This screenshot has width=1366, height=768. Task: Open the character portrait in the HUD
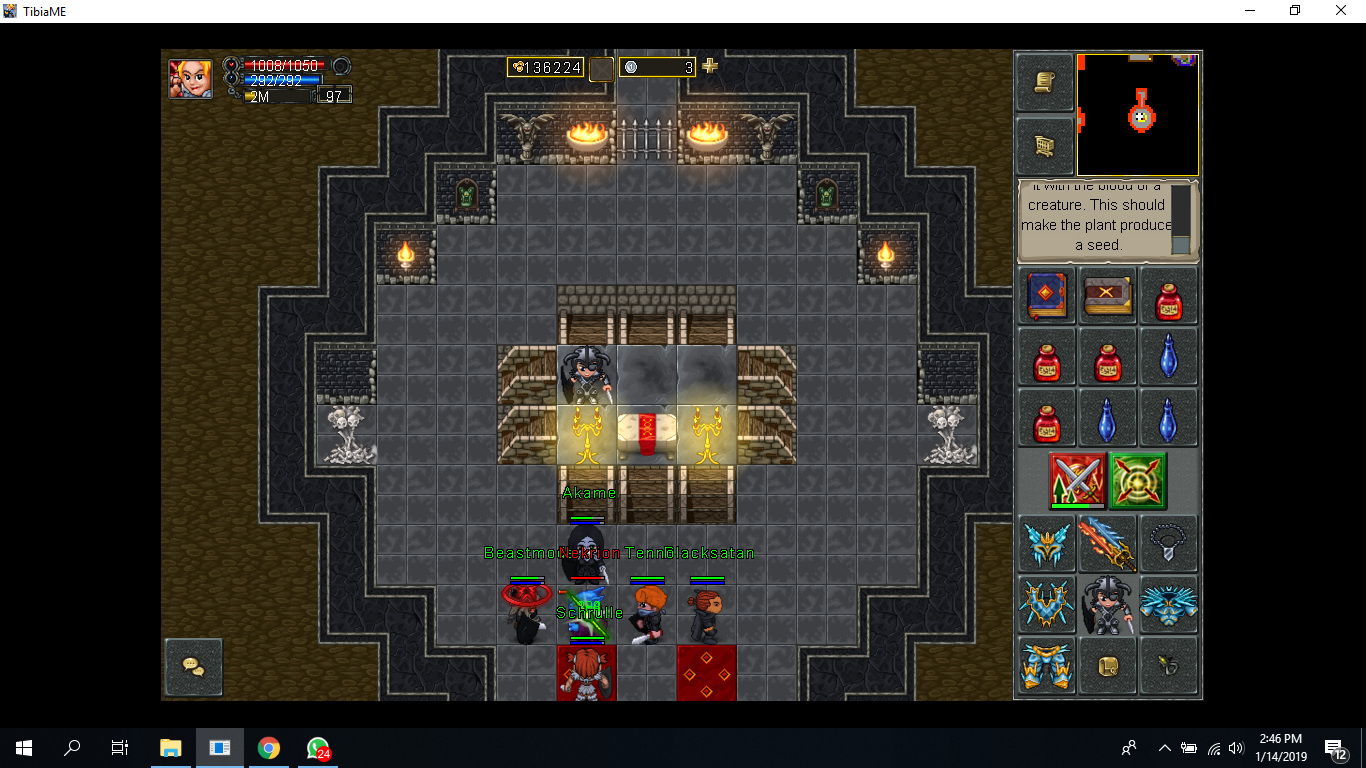click(190, 78)
